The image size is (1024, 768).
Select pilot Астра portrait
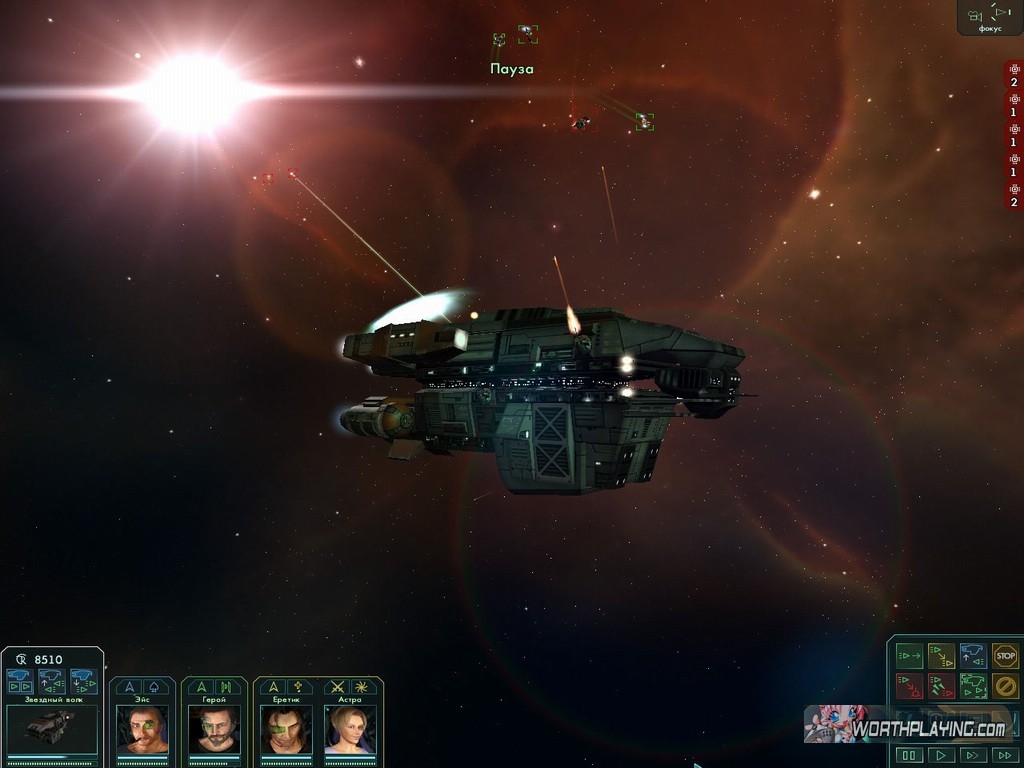350,729
